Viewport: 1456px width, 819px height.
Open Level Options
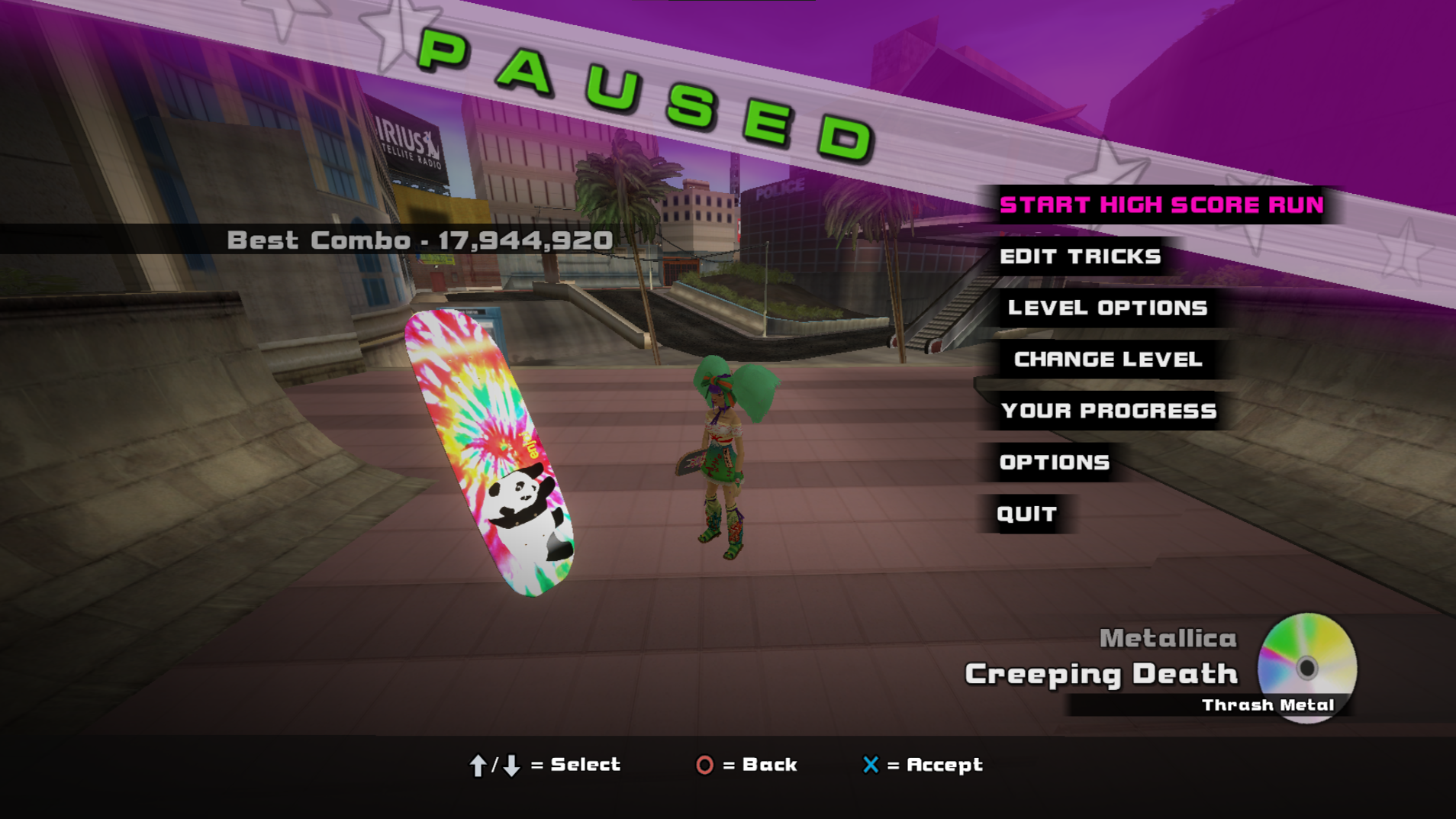click(1107, 308)
